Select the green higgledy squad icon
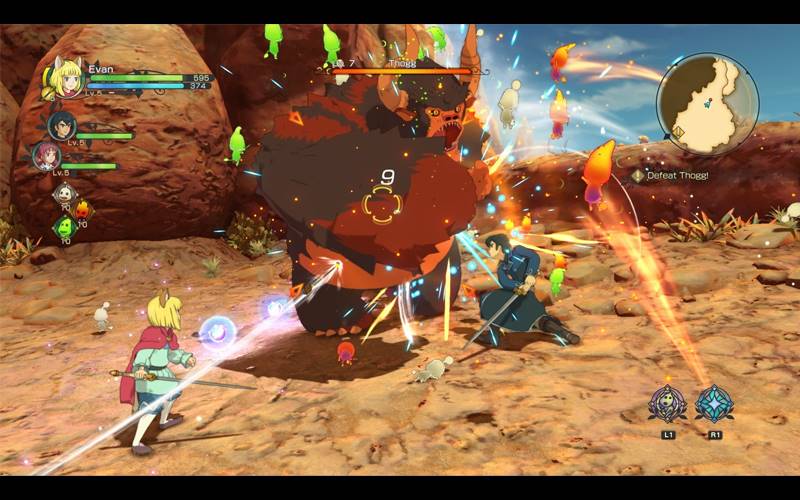Screen dimensions: 800x500 (x=64, y=227)
